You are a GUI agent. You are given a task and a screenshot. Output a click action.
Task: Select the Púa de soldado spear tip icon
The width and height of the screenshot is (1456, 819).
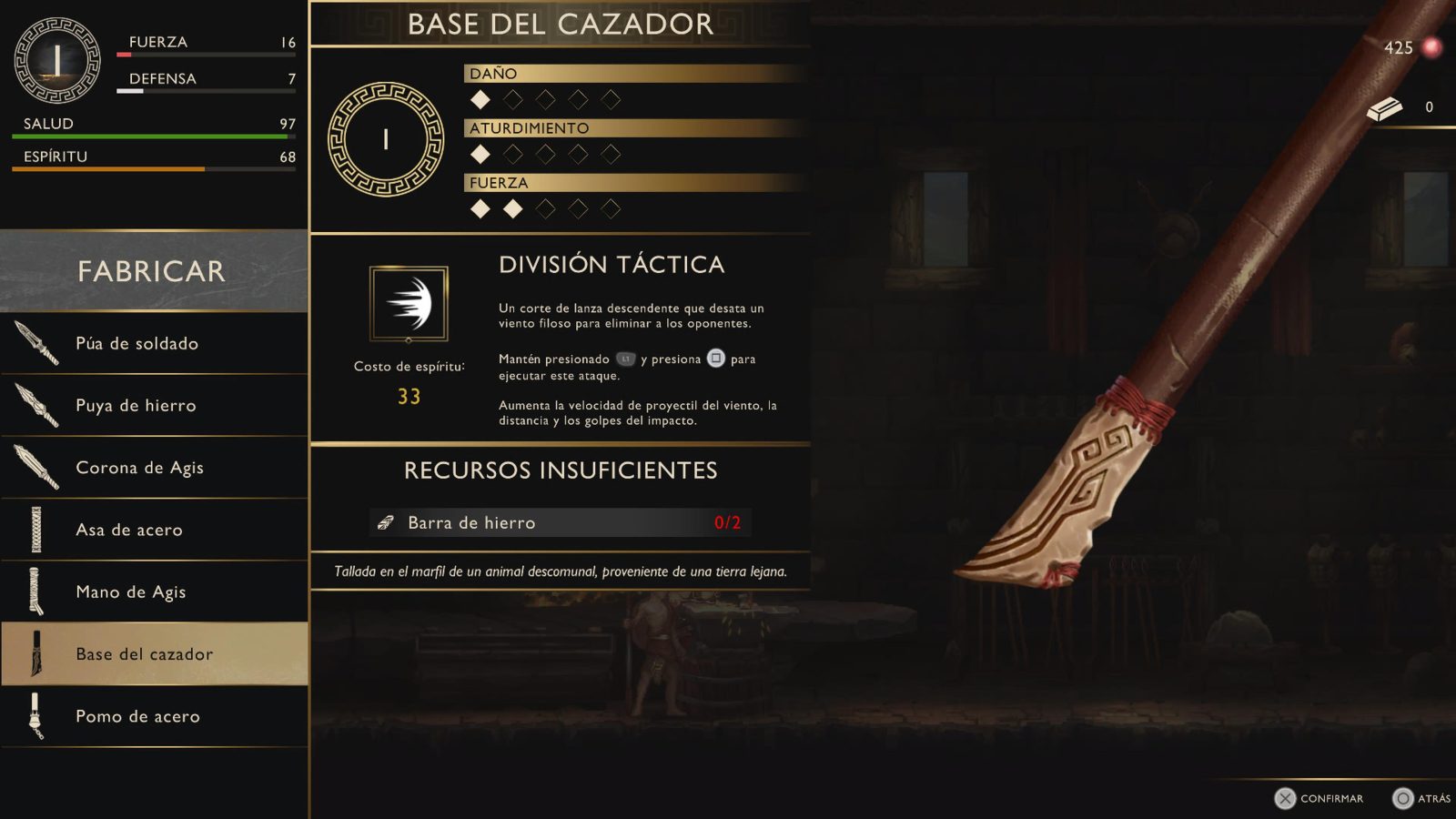38,343
